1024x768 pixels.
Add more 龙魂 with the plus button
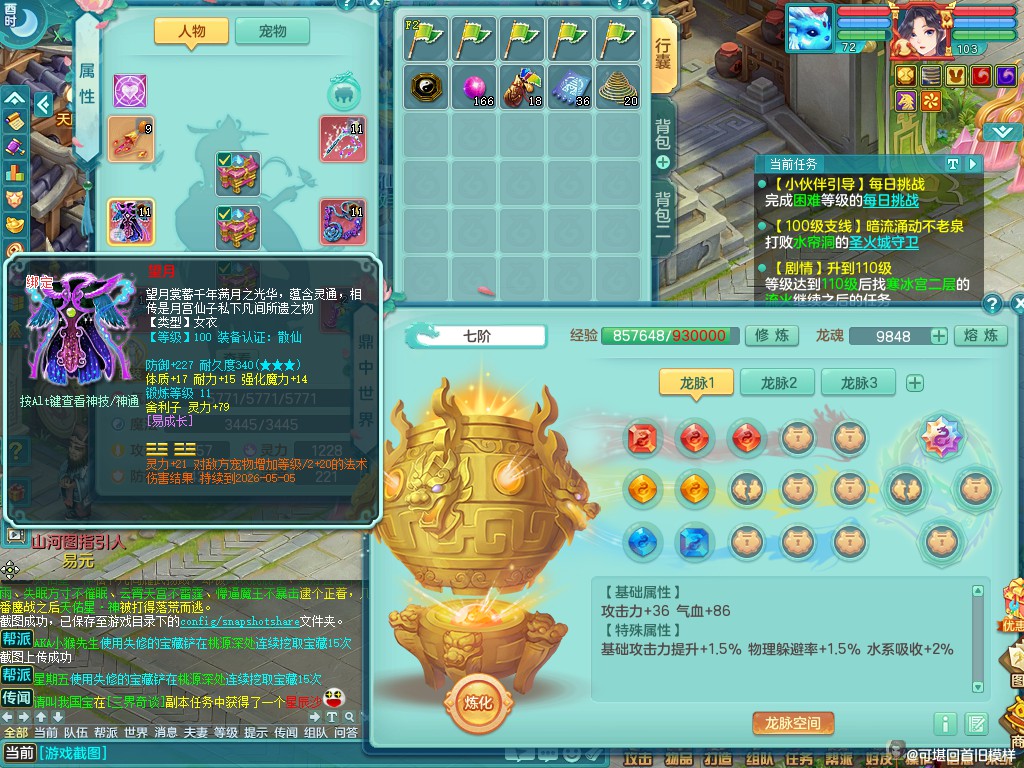point(938,337)
